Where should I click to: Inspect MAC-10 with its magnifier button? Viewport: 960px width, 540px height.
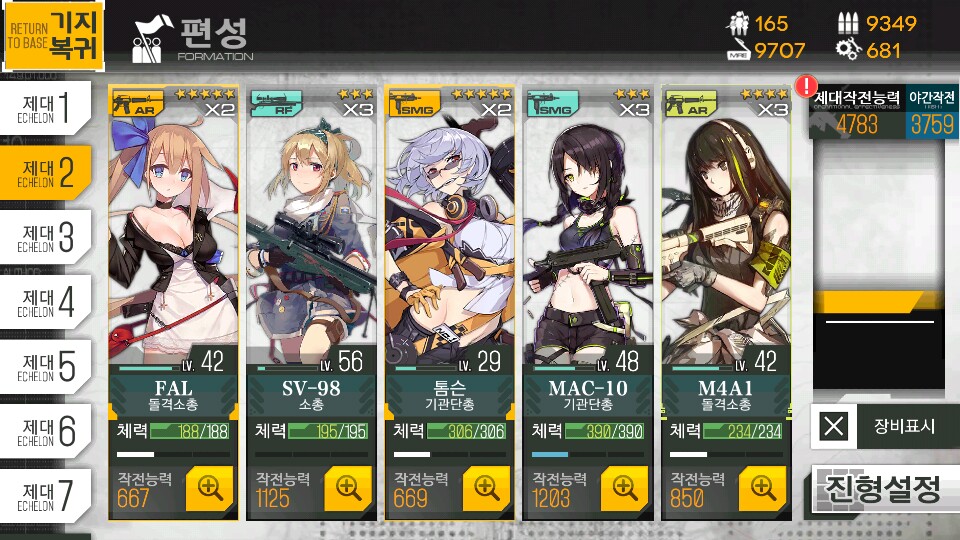tap(624, 487)
